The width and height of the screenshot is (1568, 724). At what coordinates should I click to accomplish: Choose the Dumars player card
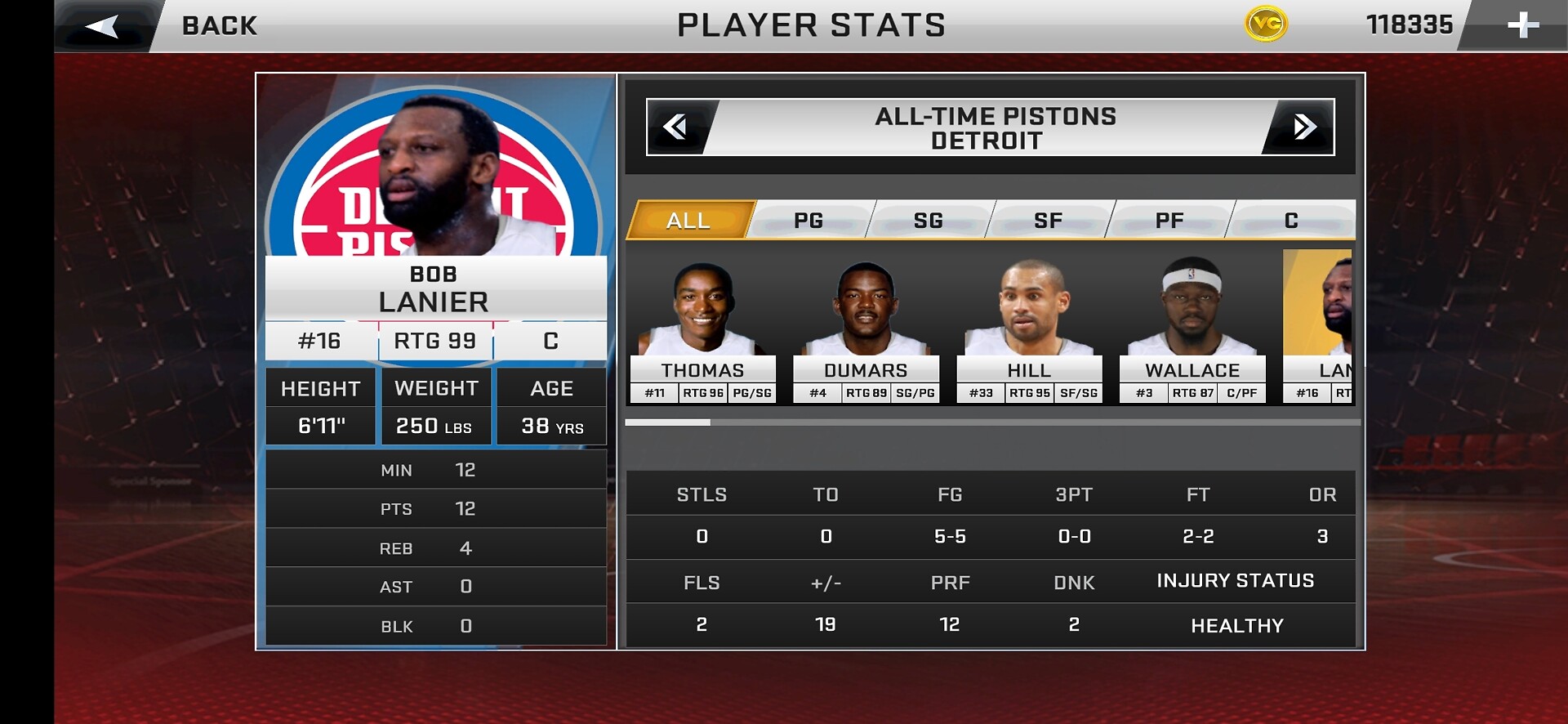pos(866,331)
